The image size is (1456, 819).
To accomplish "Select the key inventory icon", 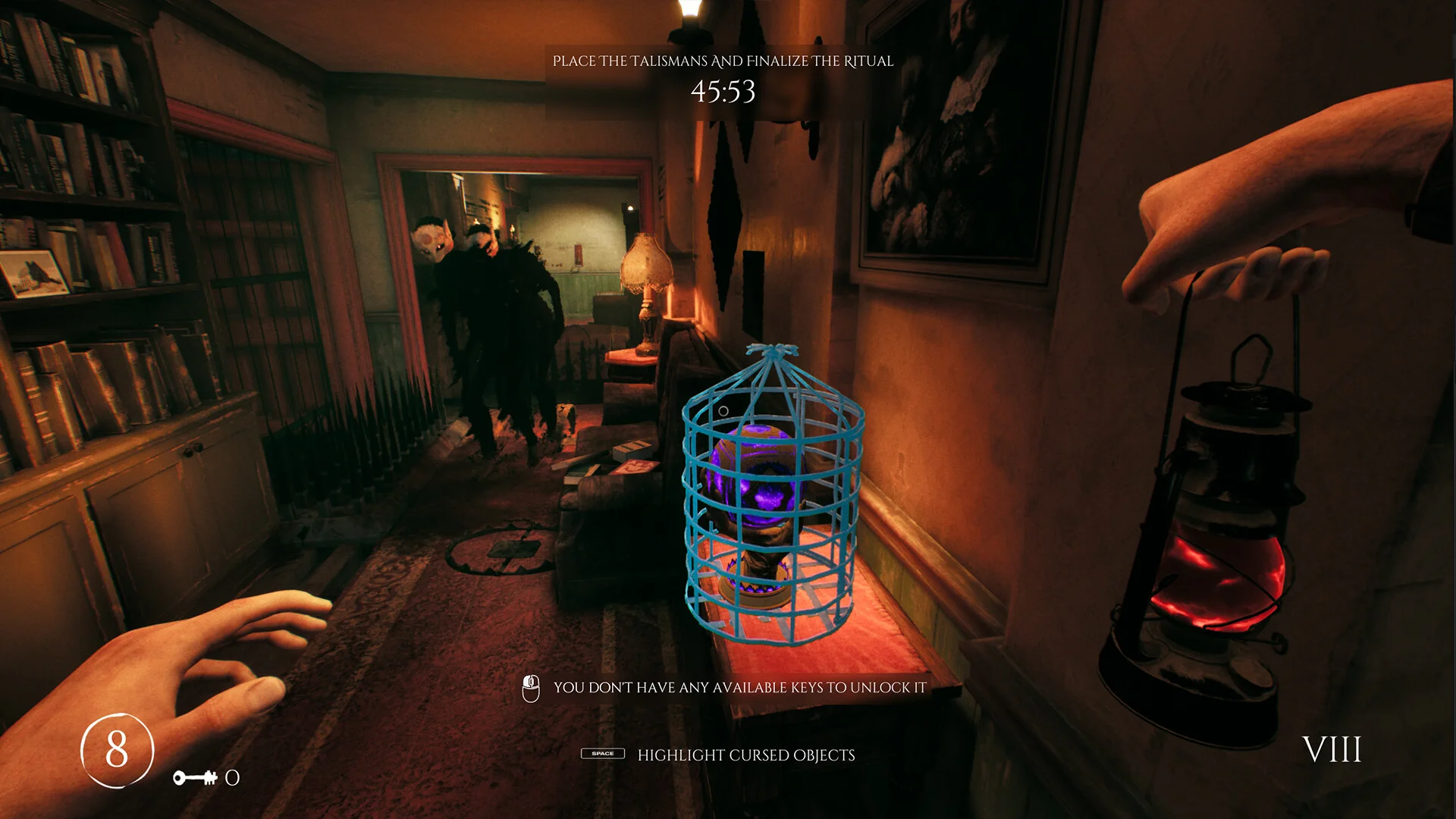I will 195,777.
